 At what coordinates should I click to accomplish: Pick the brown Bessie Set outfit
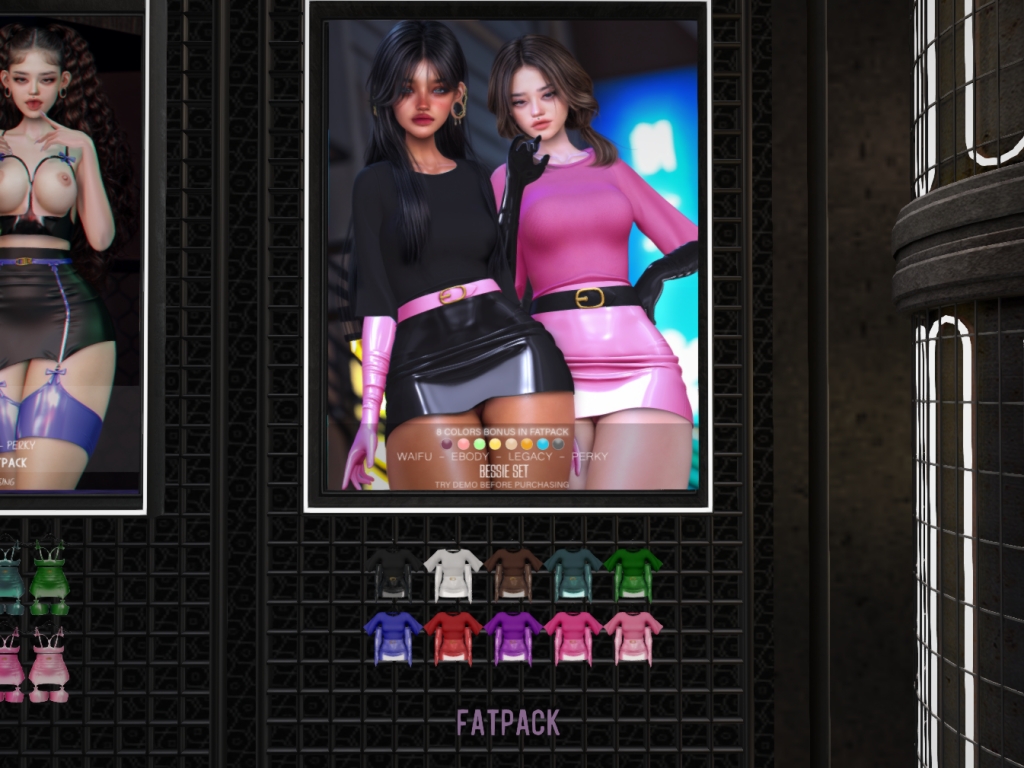click(513, 574)
